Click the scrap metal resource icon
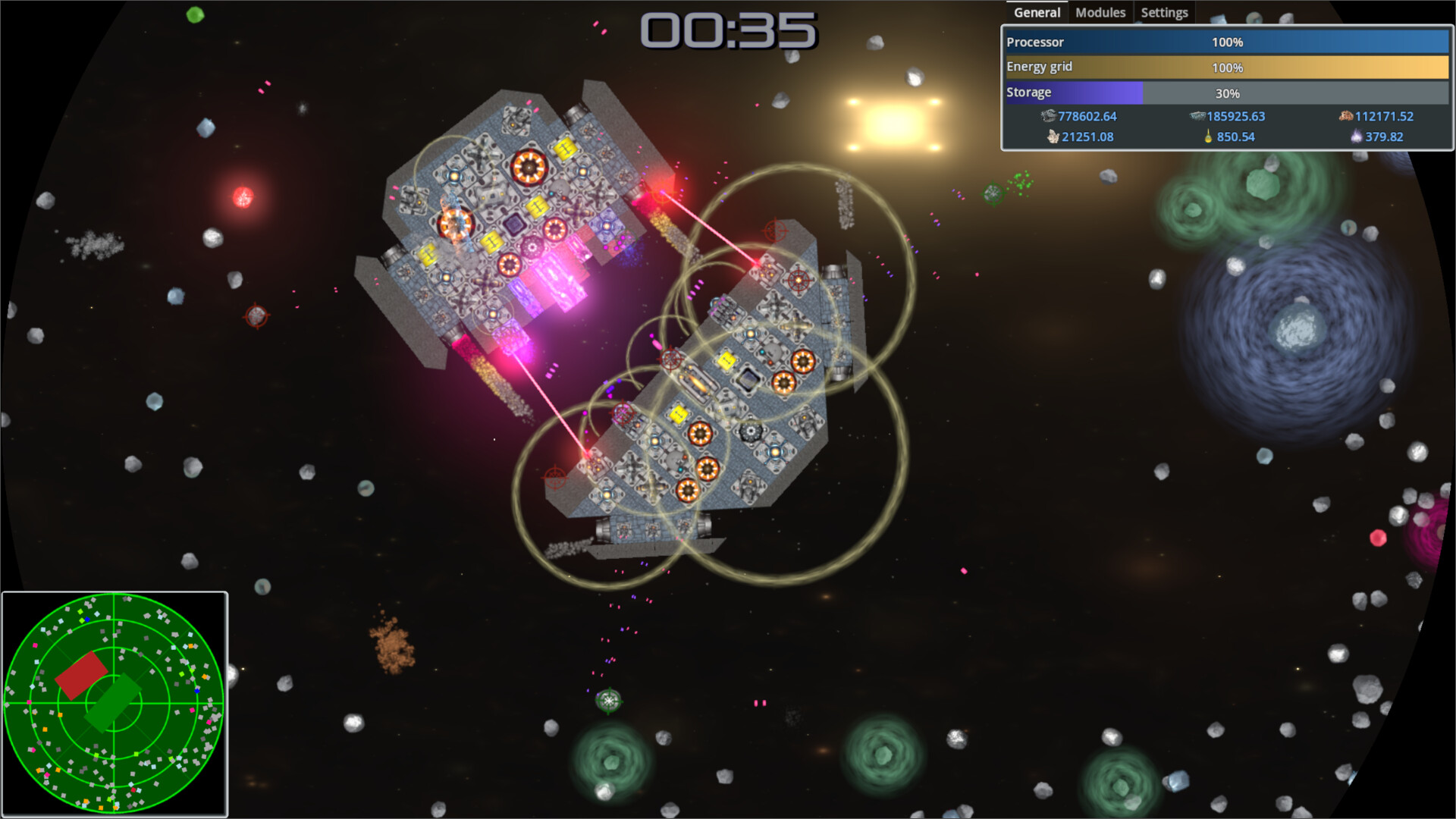The width and height of the screenshot is (1456, 819). pyautogui.click(x=1047, y=117)
